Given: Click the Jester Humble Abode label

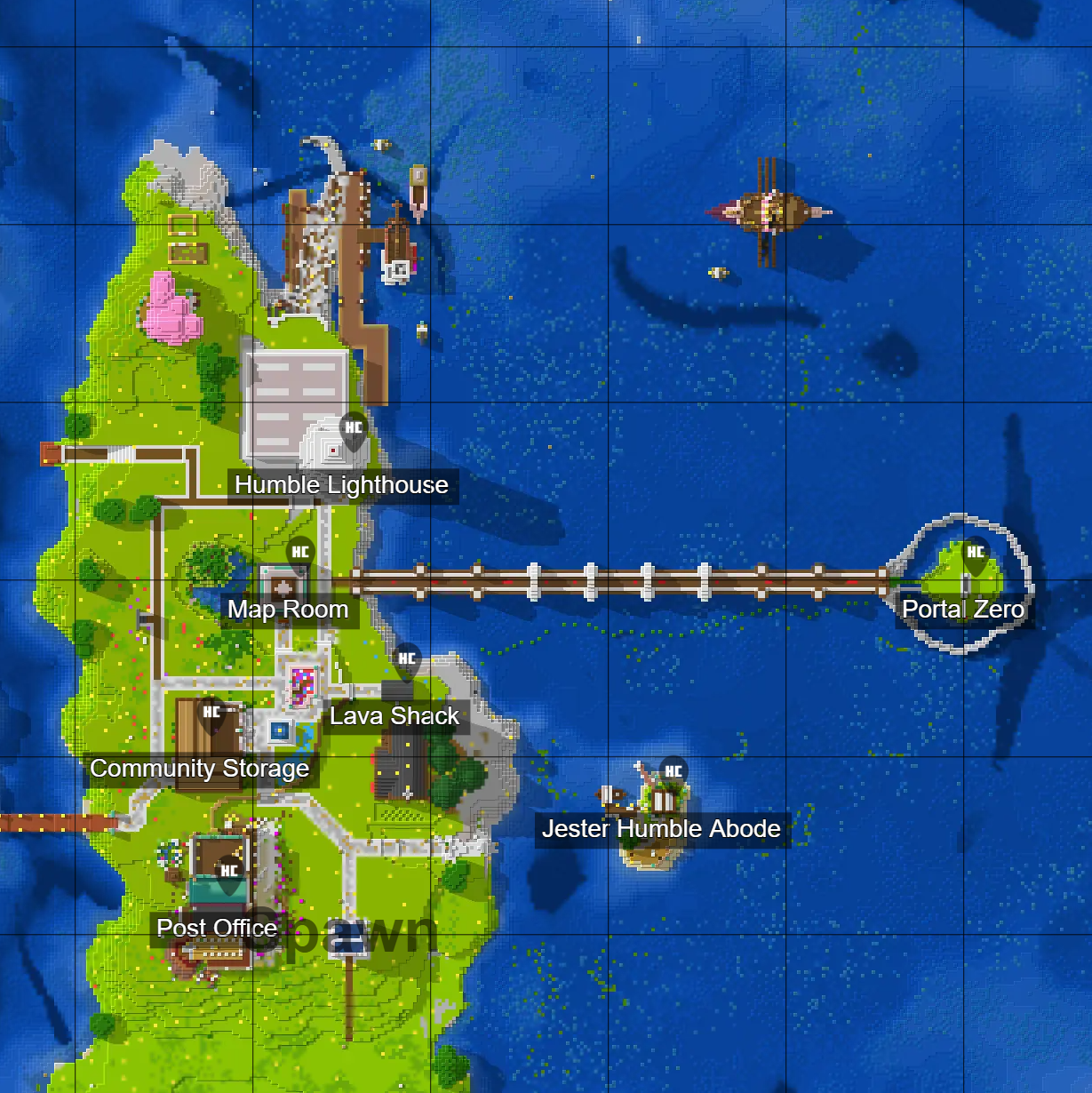Looking at the screenshot, I should coord(661,829).
